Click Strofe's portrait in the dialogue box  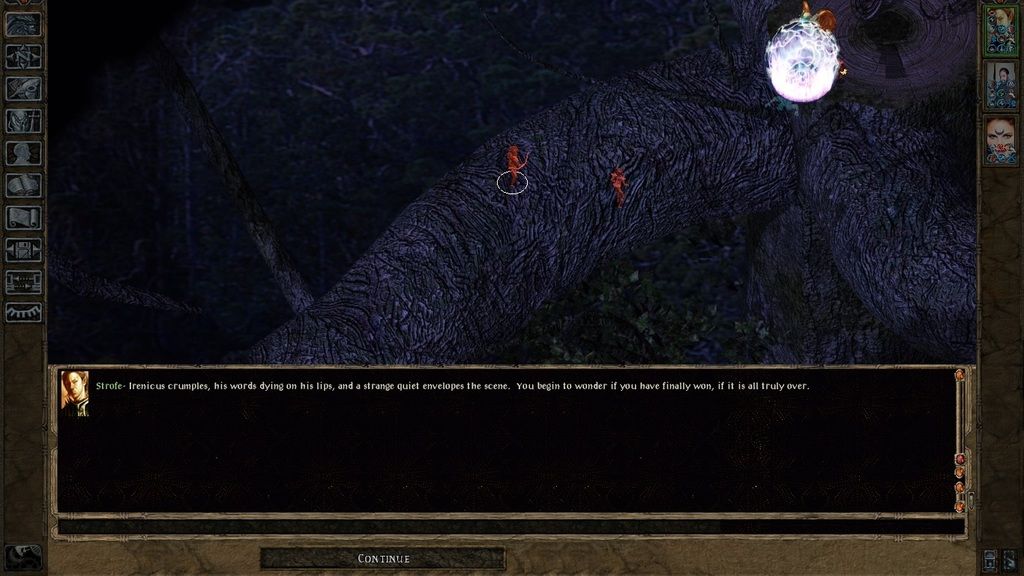click(75, 392)
